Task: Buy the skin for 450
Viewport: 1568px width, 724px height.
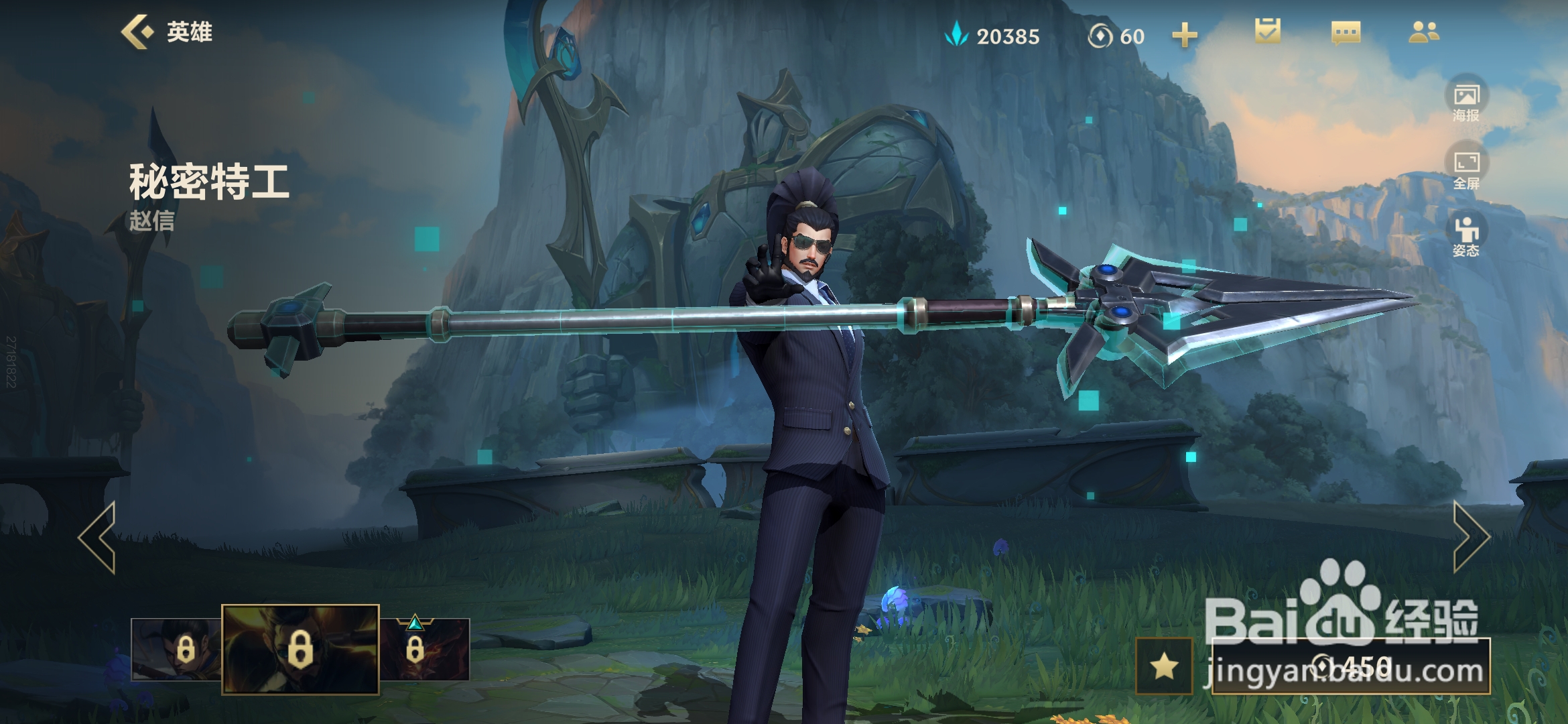Action: click(x=1351, y=666)
